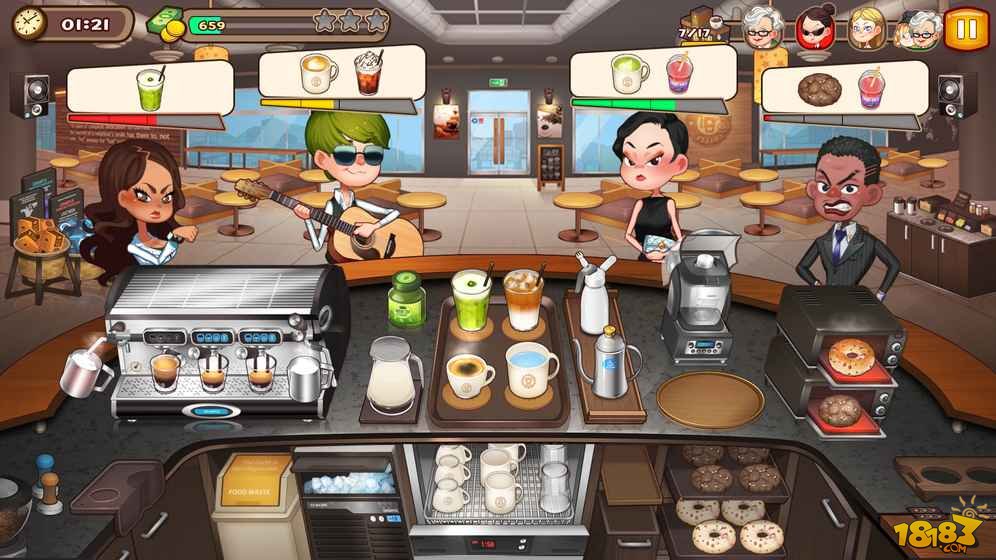Pause the game with the orange button

point(965,27)
